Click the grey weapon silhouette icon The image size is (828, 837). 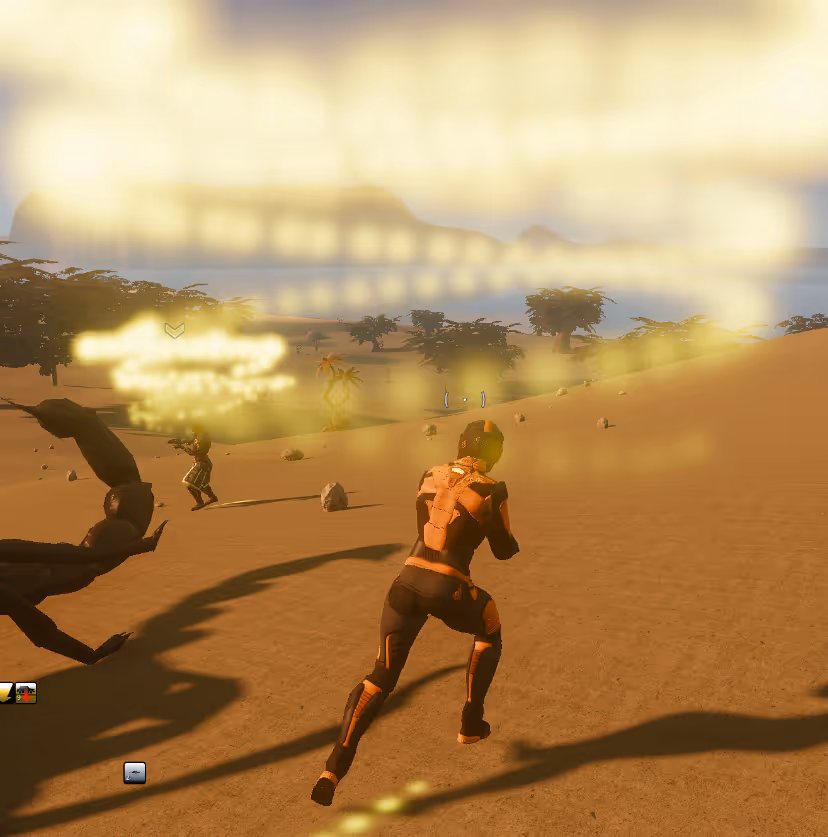134,772
